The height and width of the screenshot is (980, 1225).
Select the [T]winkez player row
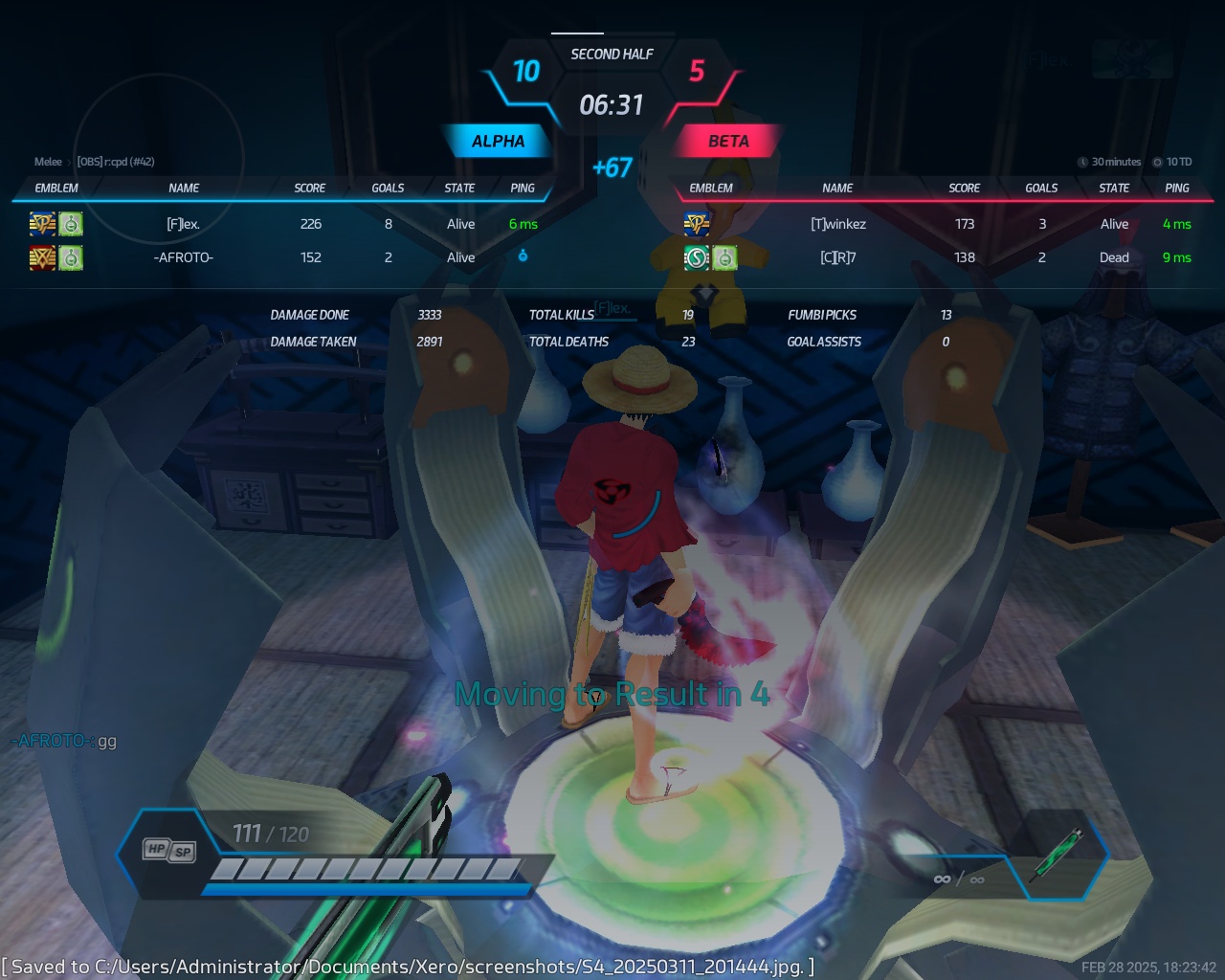pos(837,224)
